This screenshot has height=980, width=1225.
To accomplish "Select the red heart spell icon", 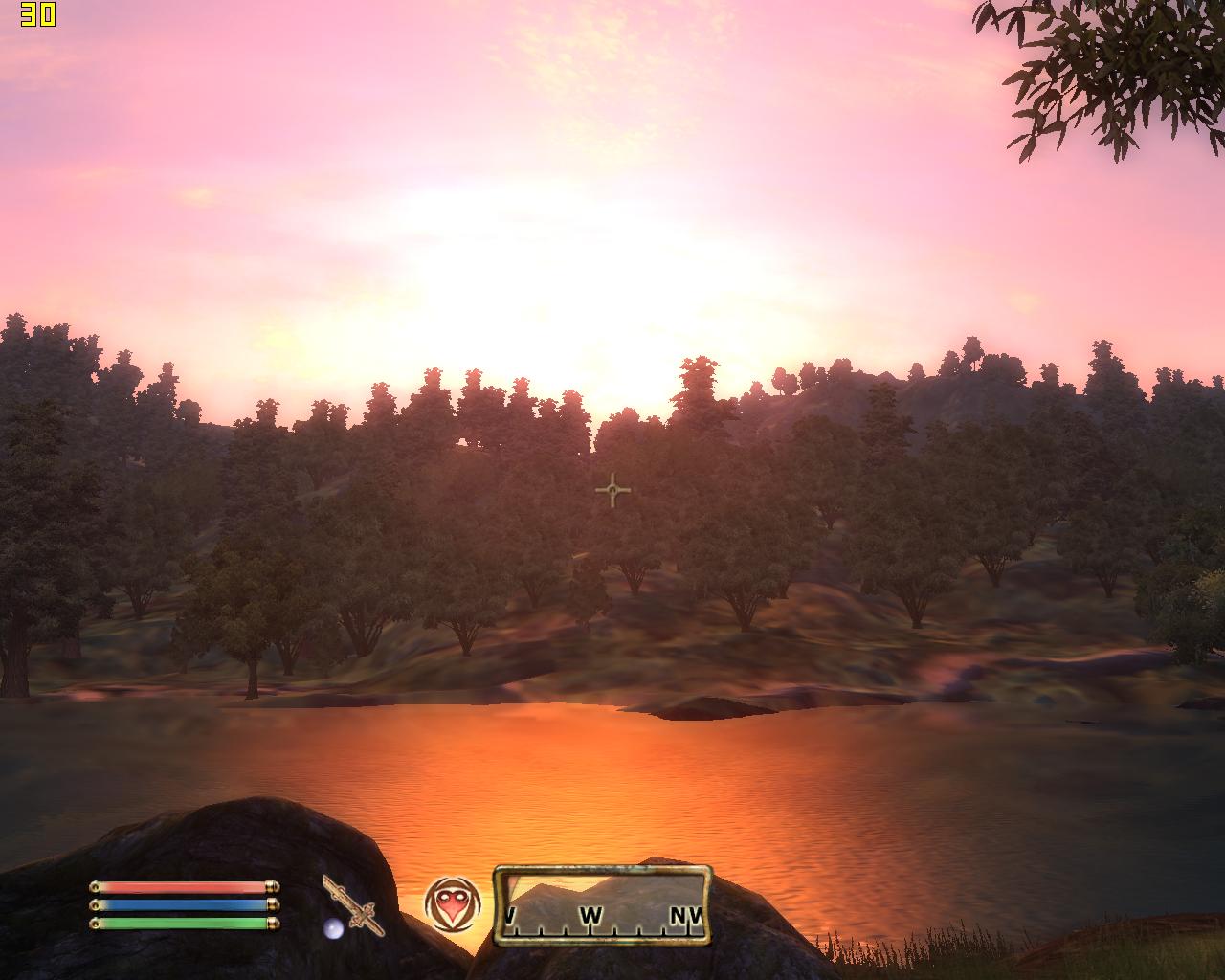I will (x=452, y=904).
